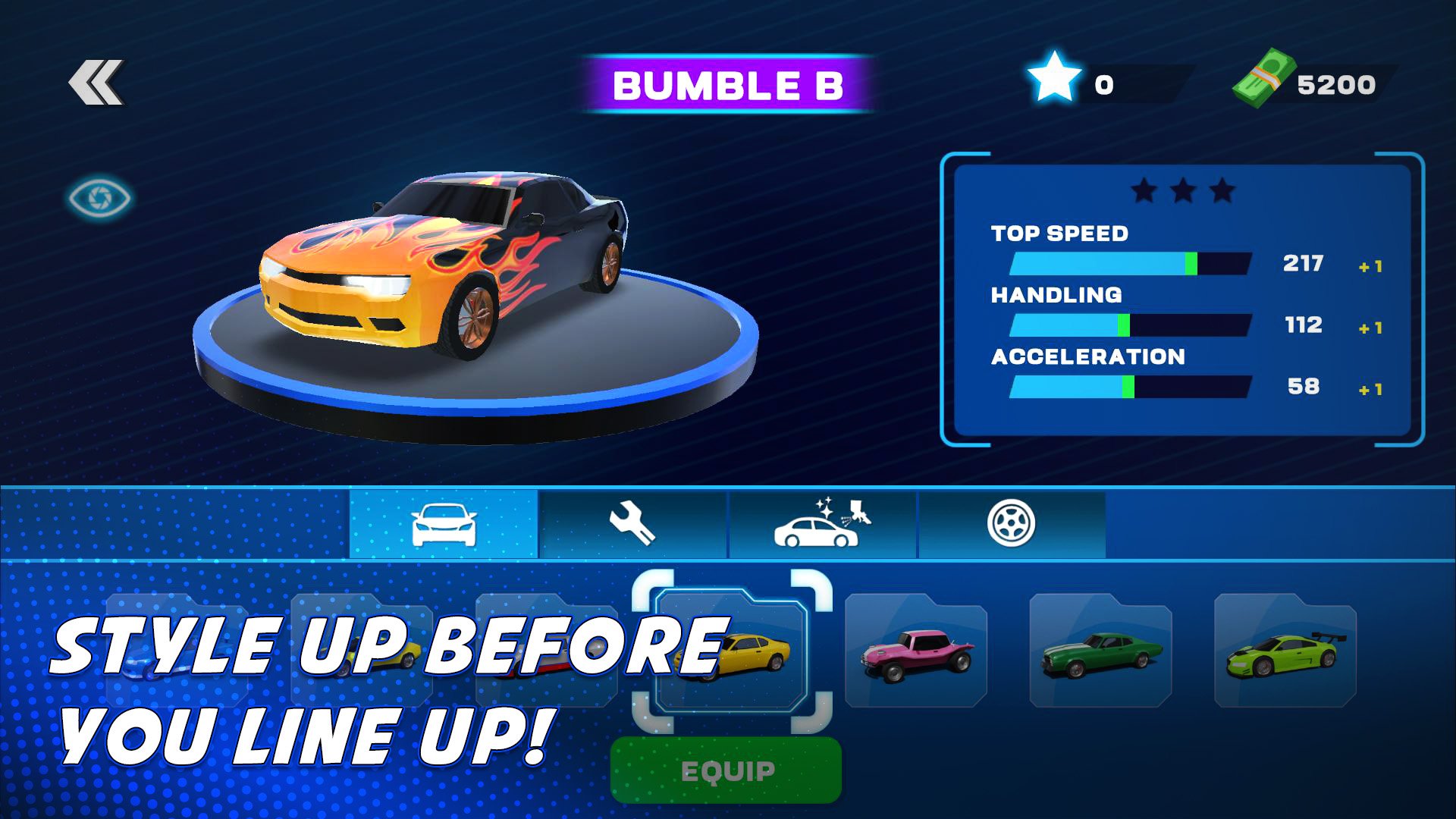Screen dimensions: 1456x819
Task: Switch to the car selection tab
Action: (444, 524)
